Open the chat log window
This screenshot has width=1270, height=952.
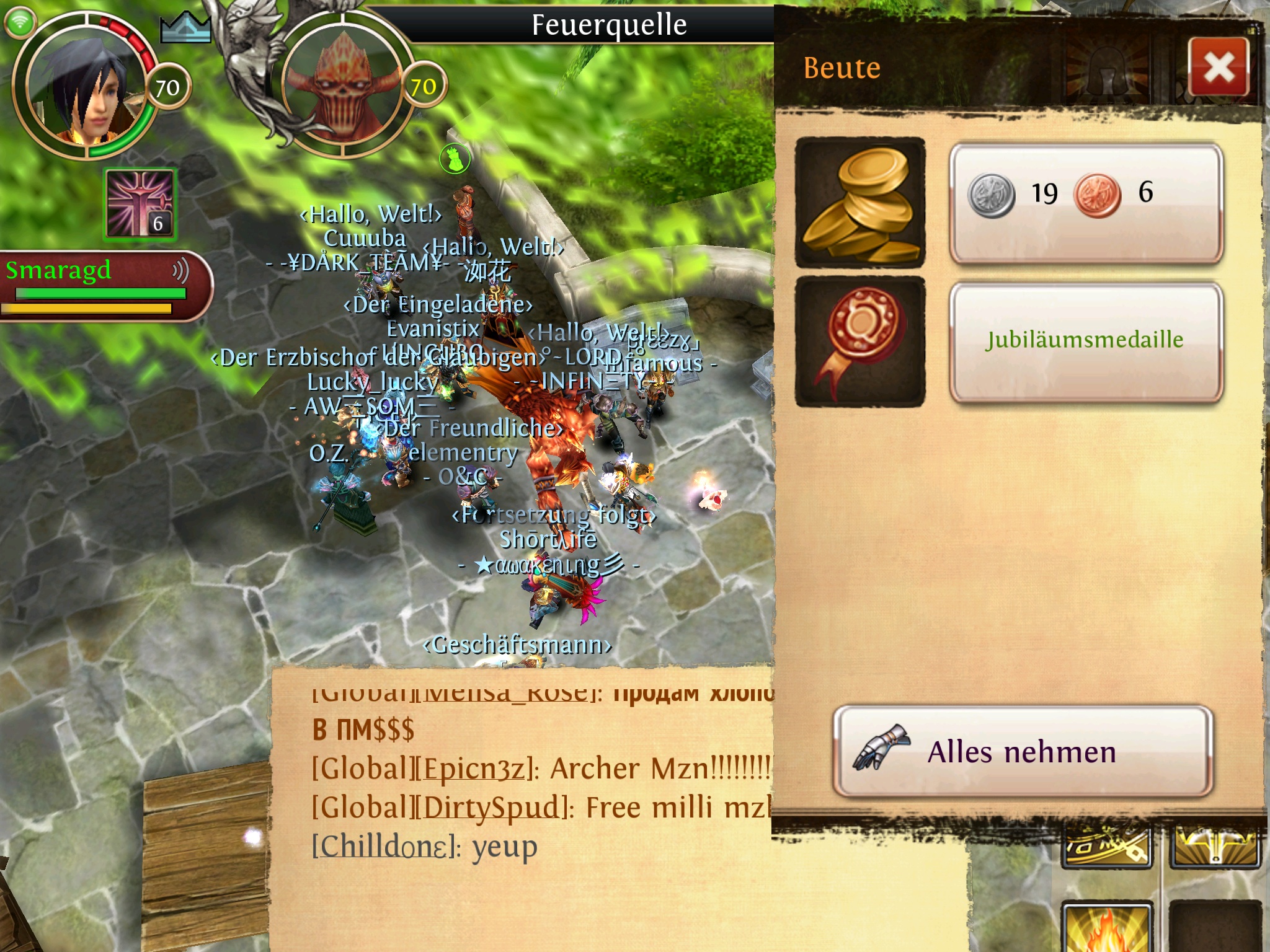pyautogui.click(x=521, y=806)
